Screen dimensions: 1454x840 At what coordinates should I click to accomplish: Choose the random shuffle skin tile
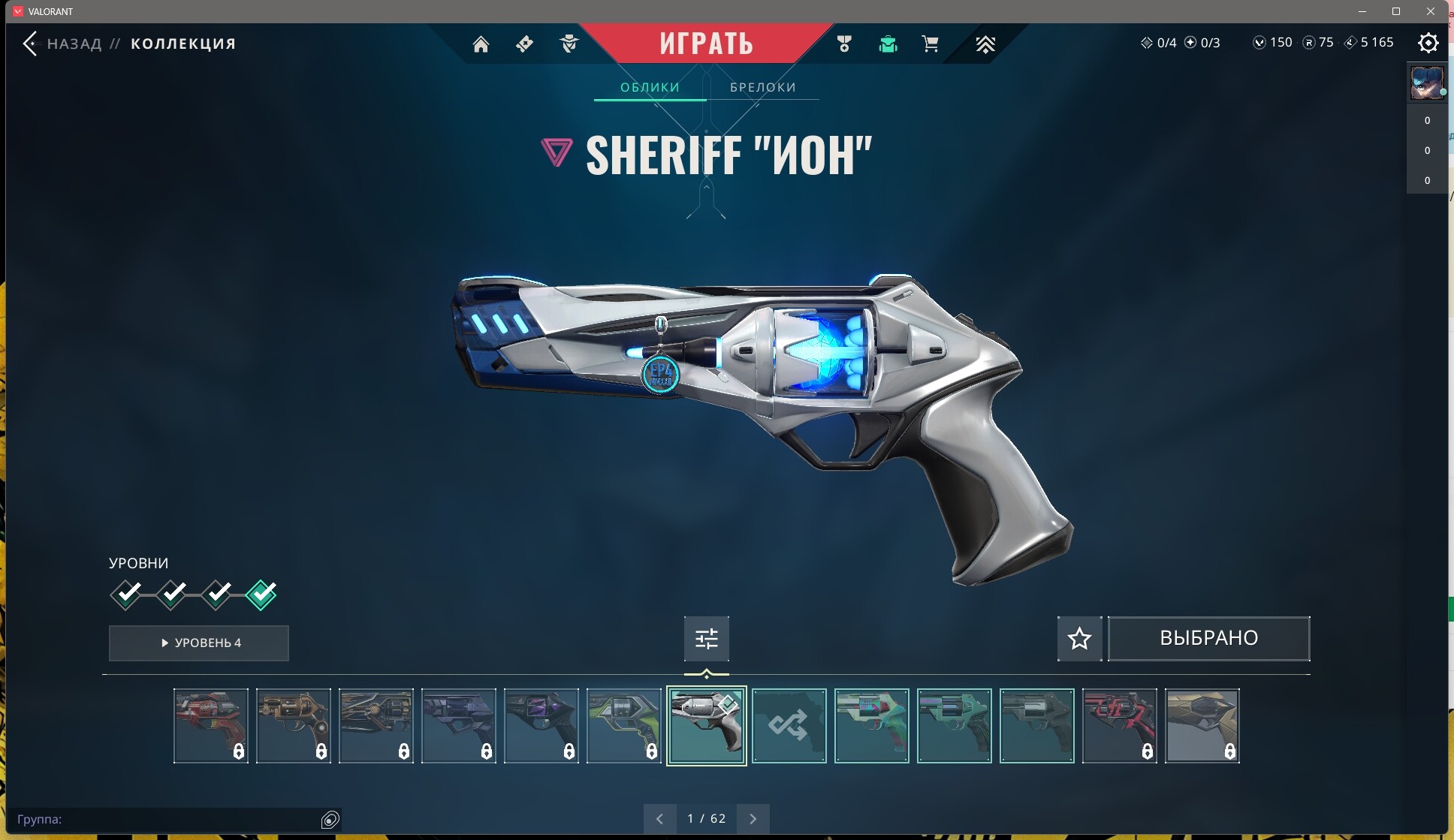tap(789, 726)
